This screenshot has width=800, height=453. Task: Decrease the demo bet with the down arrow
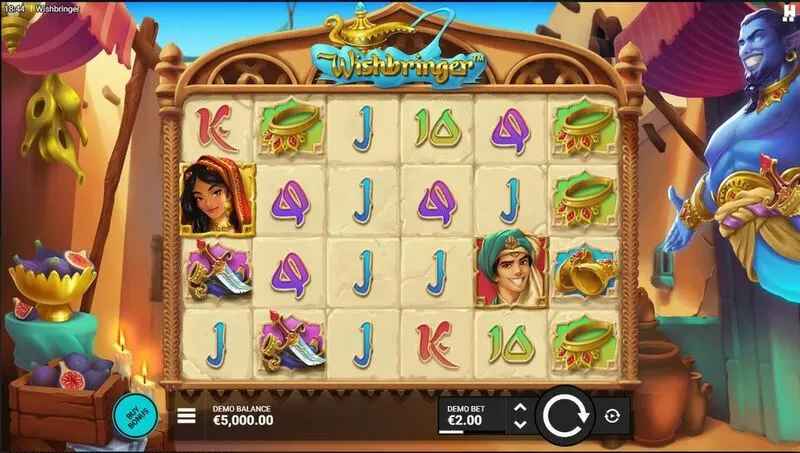(x=519, y=424)
